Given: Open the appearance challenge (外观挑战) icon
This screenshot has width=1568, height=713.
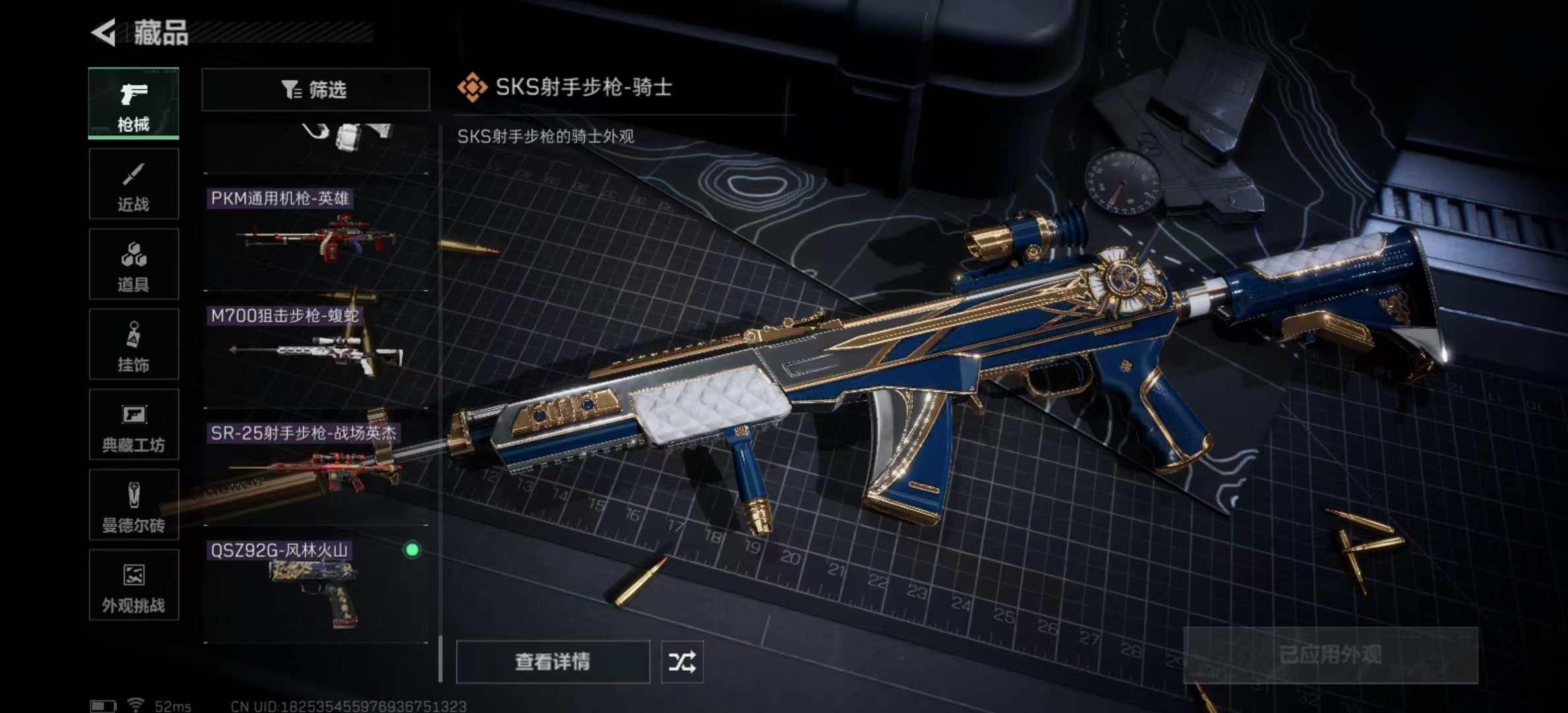Looking at the screenshot, I should (x=133, y=586).
